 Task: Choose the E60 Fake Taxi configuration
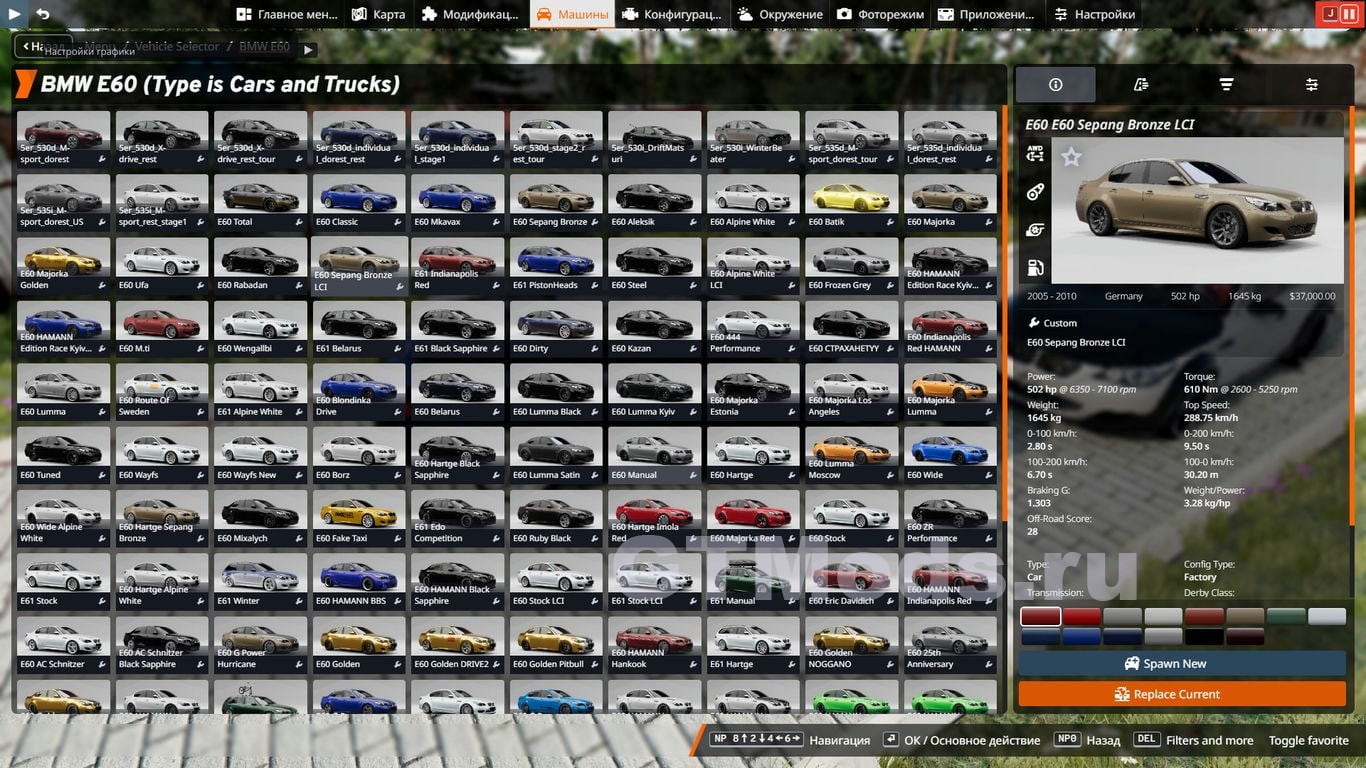(359, 517)
